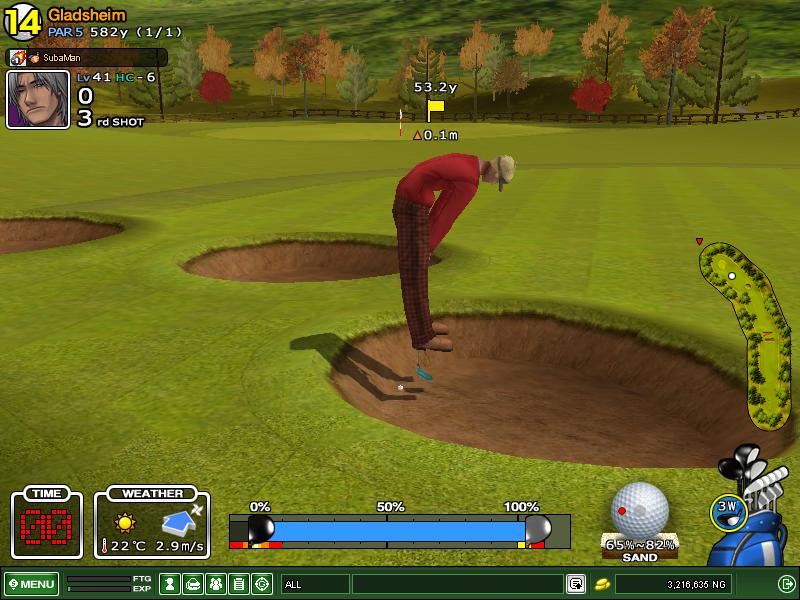800x600 pixels.
Task: Click the crosshair target toolbar icon
Action: pyautogui.click(x=262, y=583)
